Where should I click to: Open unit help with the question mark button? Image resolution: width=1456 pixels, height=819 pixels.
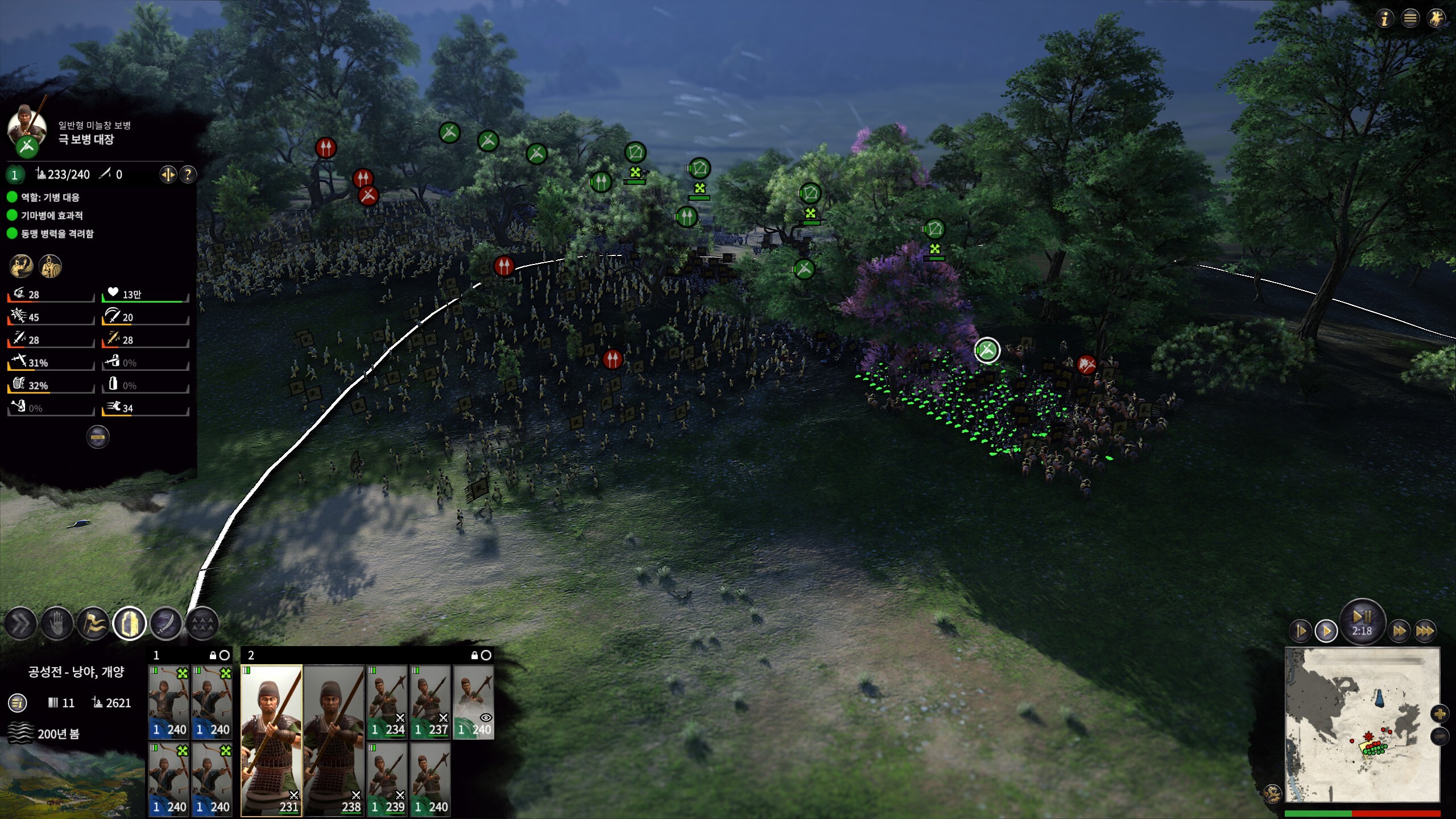tap(188, 174)
